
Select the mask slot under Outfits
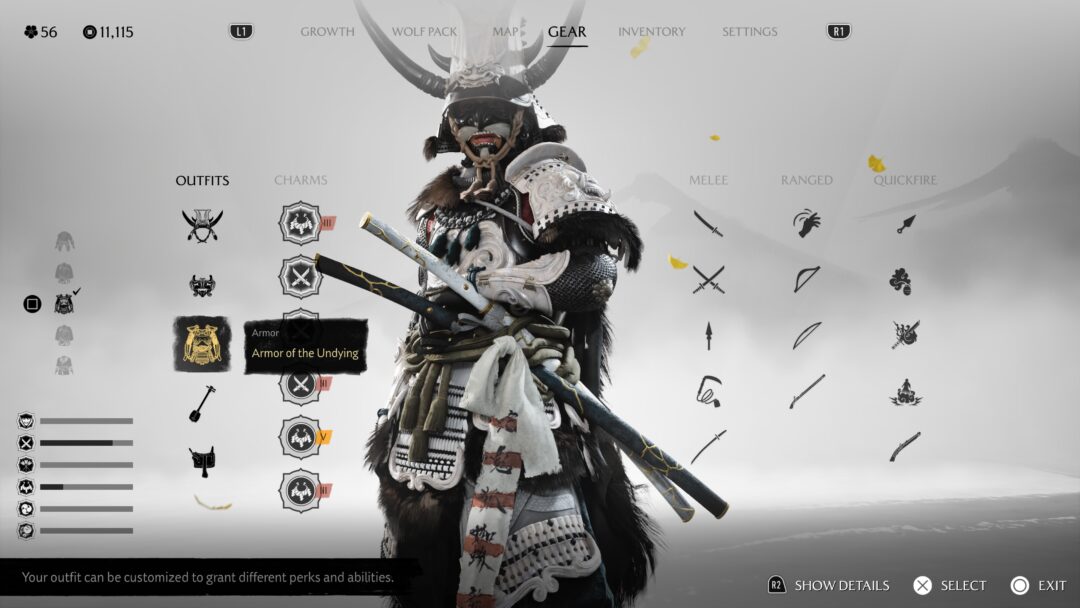(202, 285)
